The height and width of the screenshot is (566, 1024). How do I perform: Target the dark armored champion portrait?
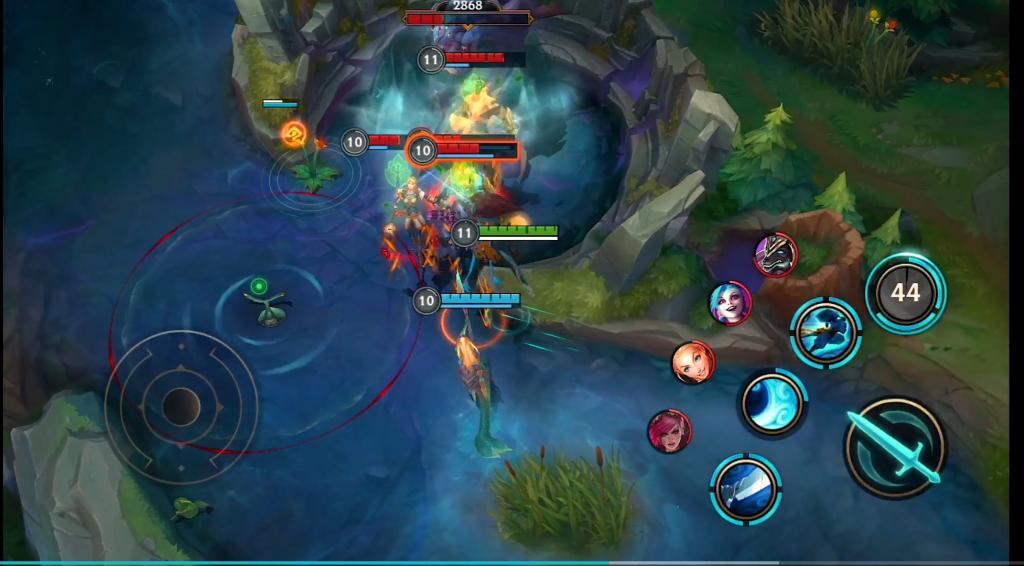[775, 254]
